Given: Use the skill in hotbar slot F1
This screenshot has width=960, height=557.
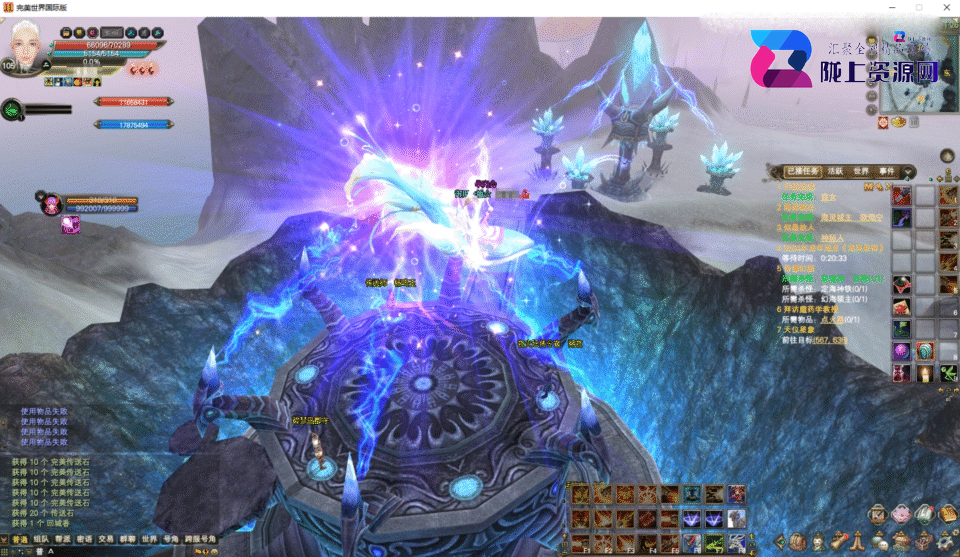Looking at the screenshot, I should click(x=579, y=541).
